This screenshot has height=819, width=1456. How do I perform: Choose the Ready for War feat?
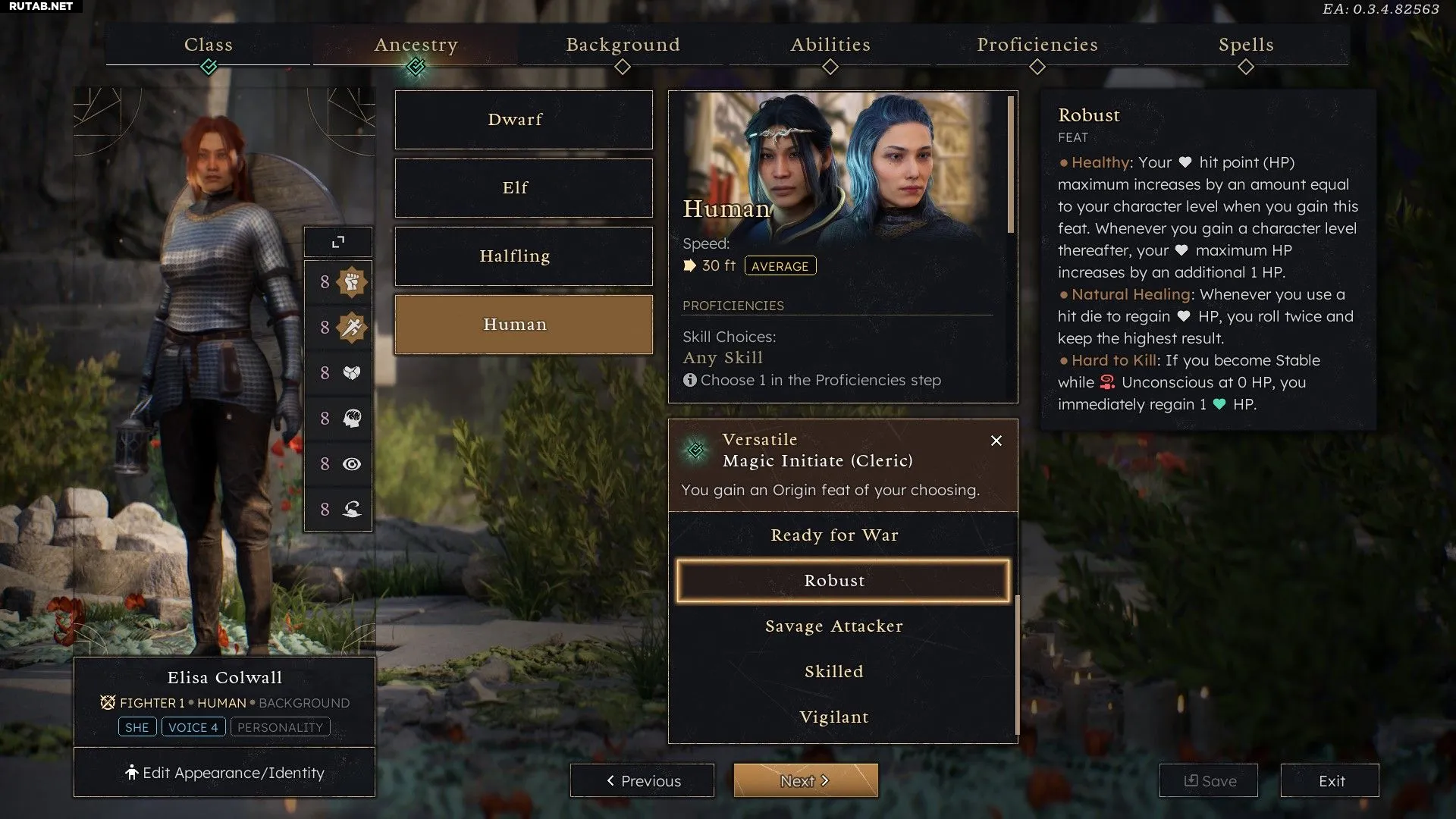(x=834, y=535)
